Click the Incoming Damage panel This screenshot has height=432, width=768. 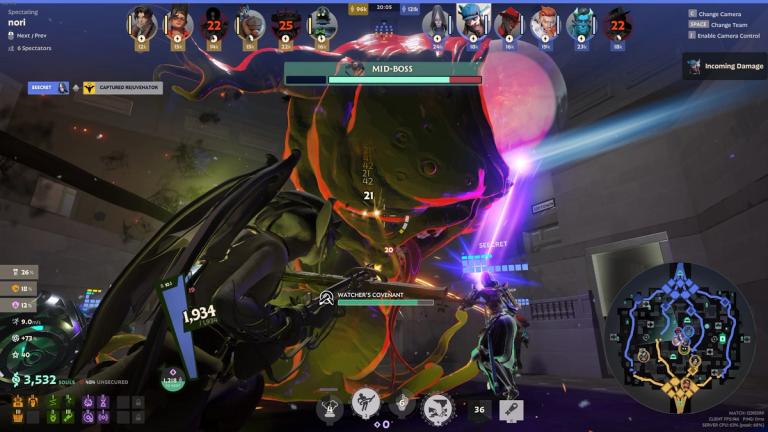(726, 66)
